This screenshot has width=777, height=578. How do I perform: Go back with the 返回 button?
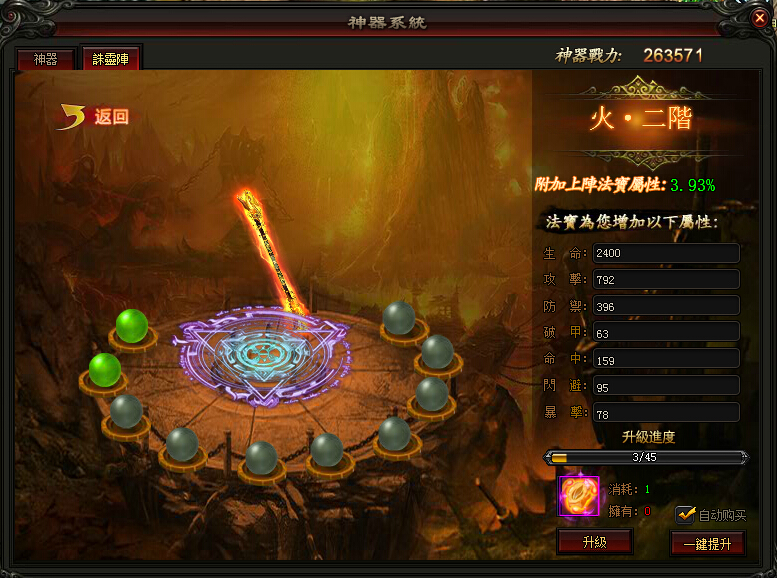click(x=96, y=117)
